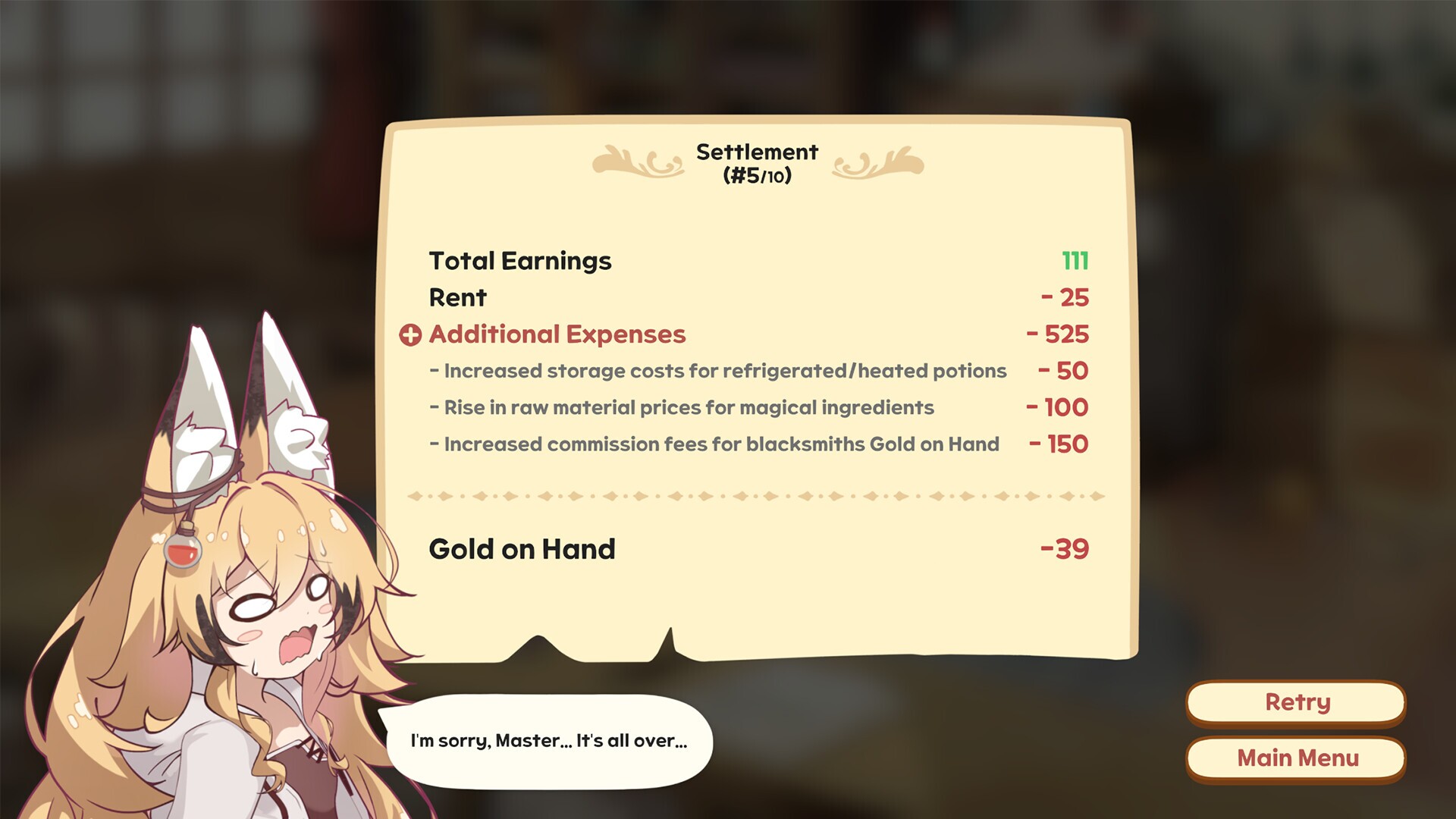This screenshot has width=1456, height=819.
Task: Select the Gold on Hand row label
Action: click(x=521, y=549)
